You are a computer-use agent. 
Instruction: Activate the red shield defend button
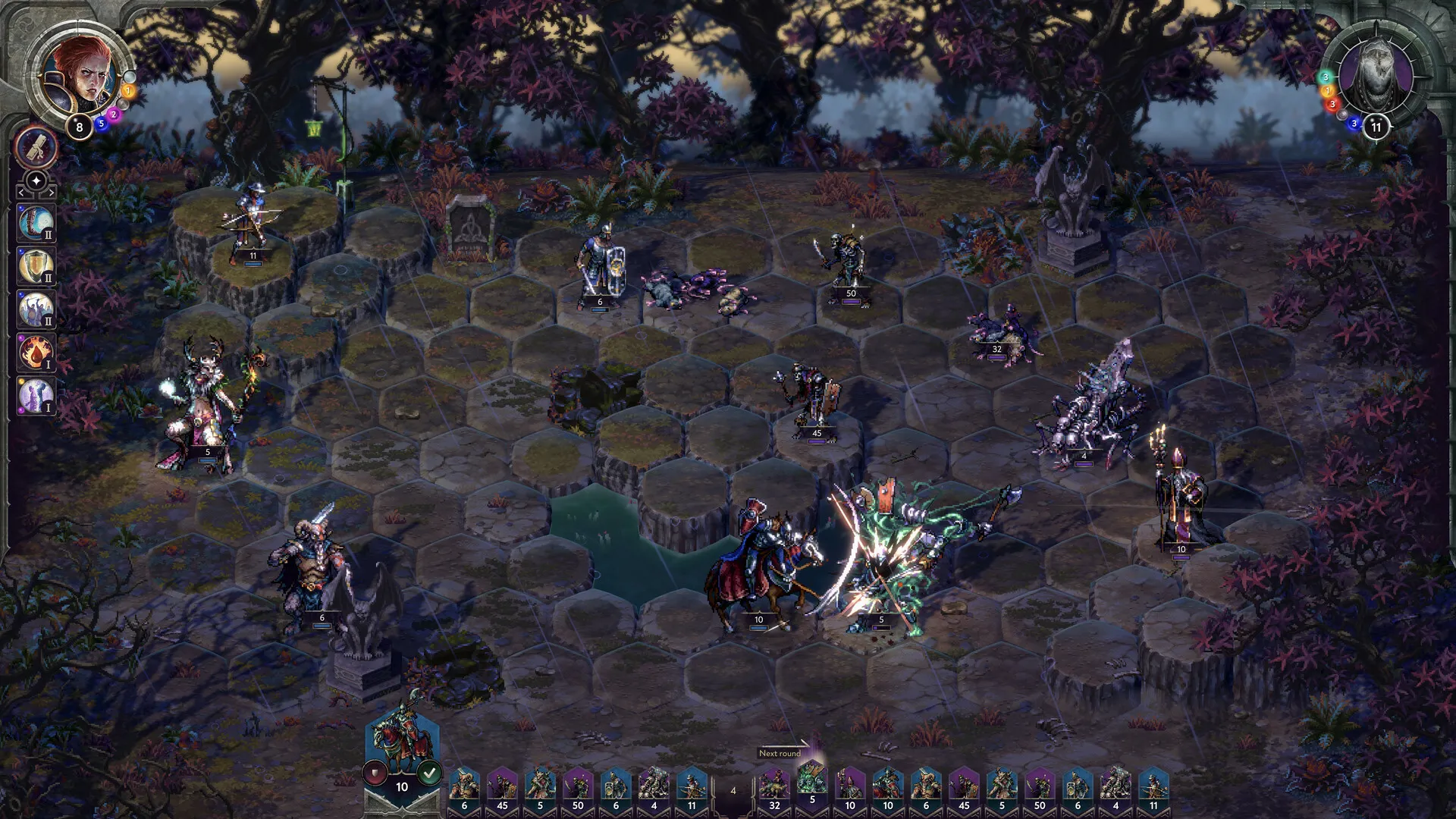click(375, 773)
